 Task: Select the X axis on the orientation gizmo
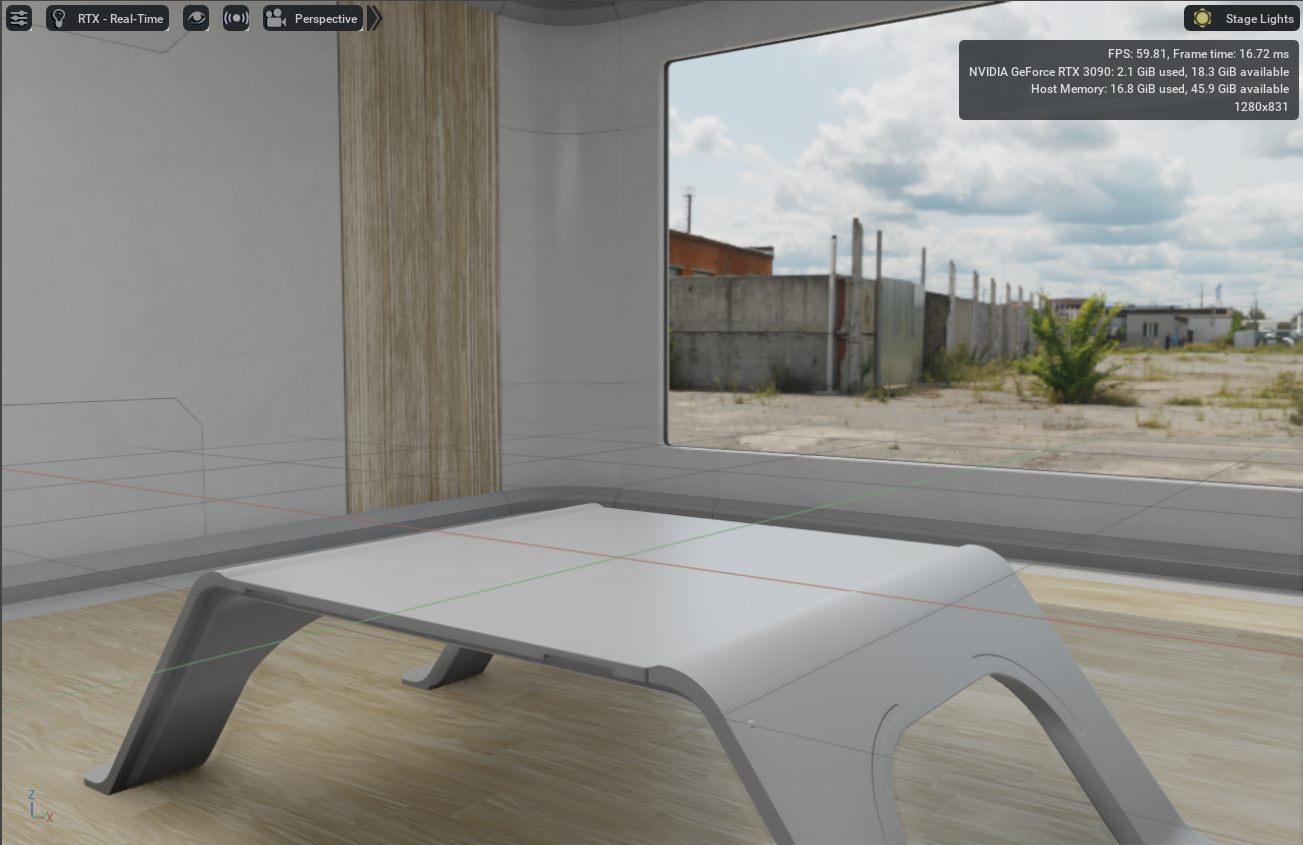pyautogui.click(x=48, y=815)
